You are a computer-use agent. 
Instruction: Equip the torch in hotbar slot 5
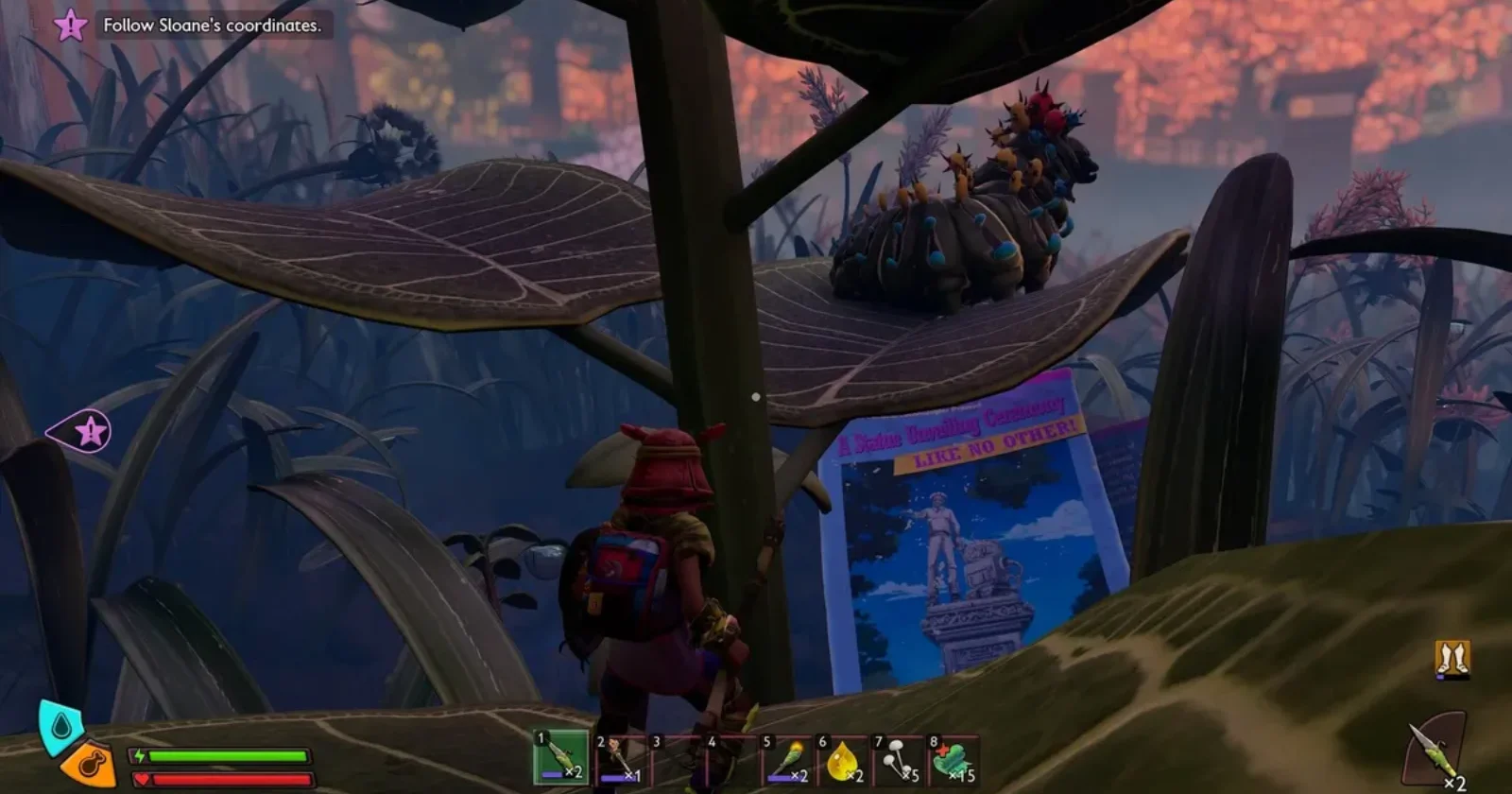click(x=787, y=759)
